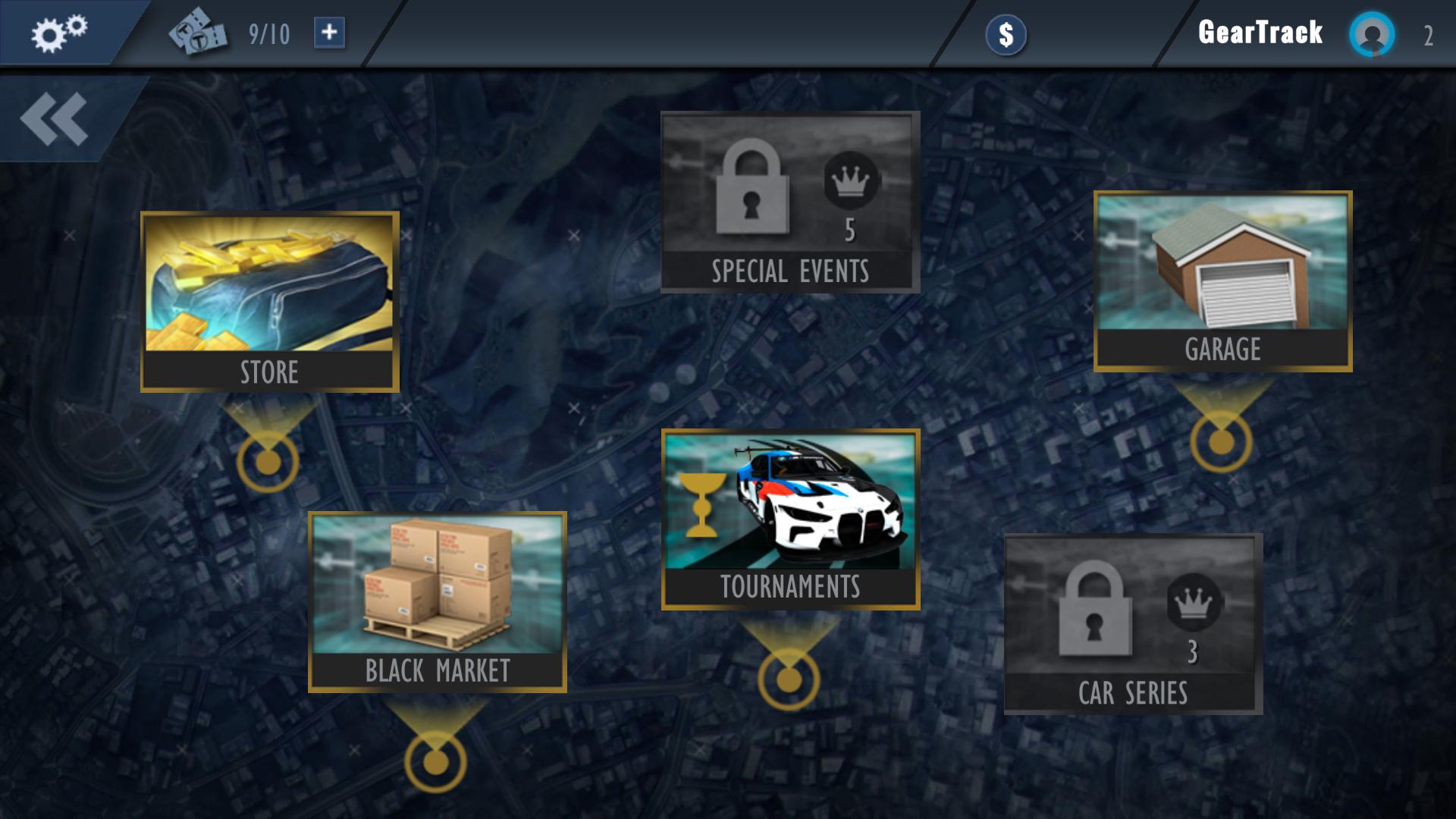Add more tickets with the plus button
The height and width of the screenshot is (819, 1456).
[x=329, y=33]
